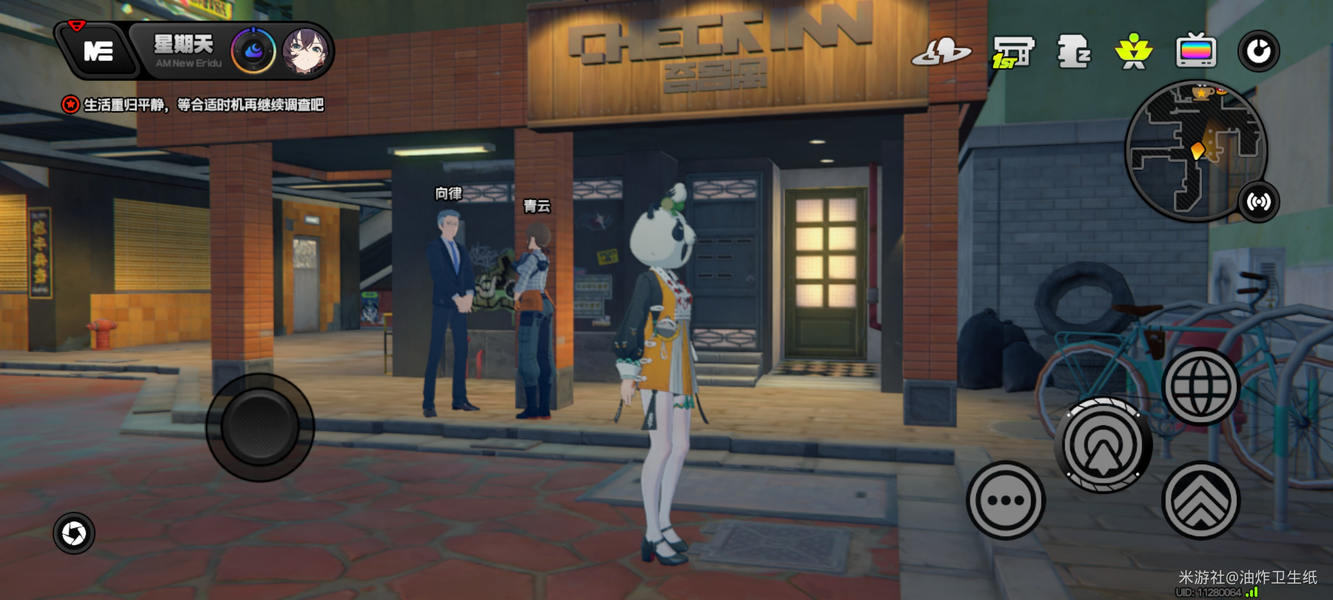This screenshot has width=1333, height=600.
Task: Open the rainbow TV icon
Action: click(1196, 51)
